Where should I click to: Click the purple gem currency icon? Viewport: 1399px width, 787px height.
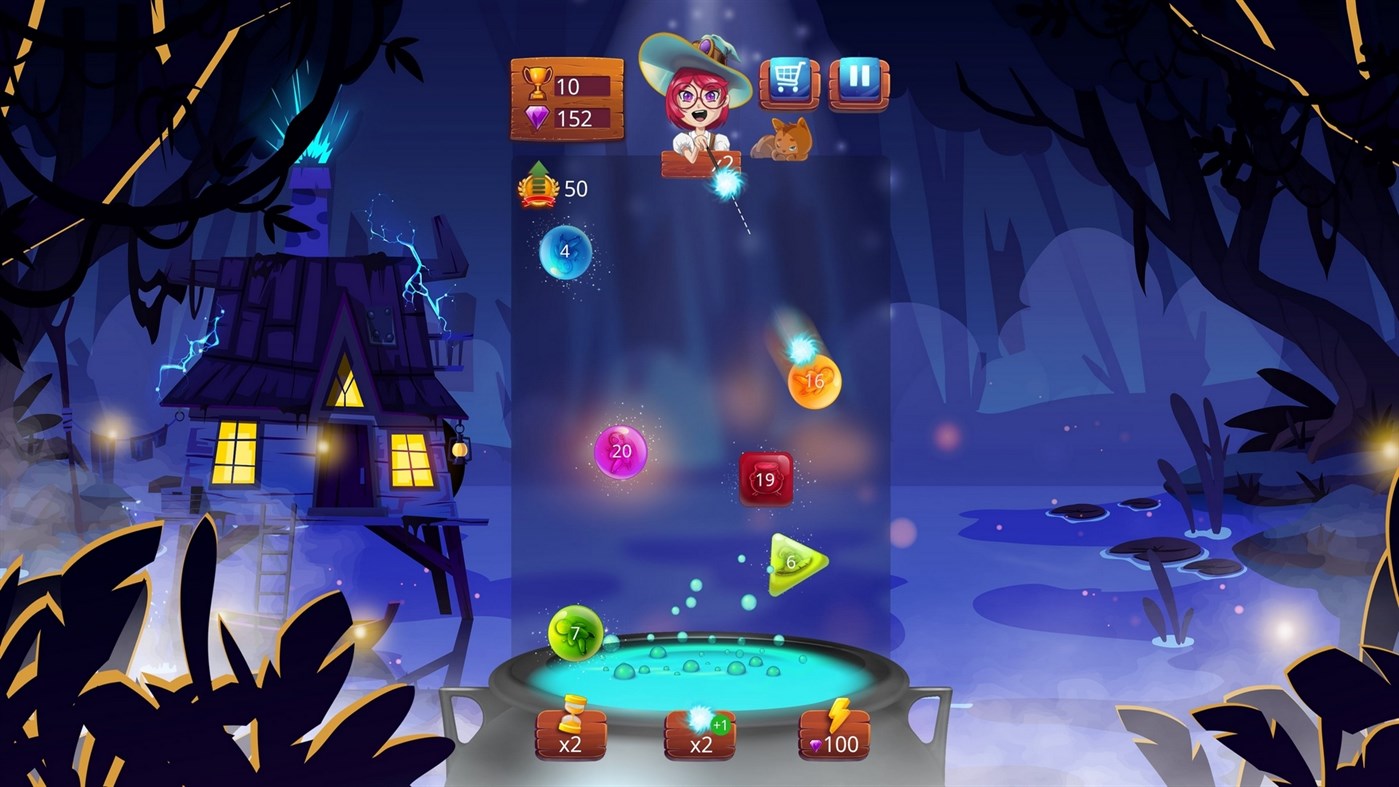(x=535, y=119)
